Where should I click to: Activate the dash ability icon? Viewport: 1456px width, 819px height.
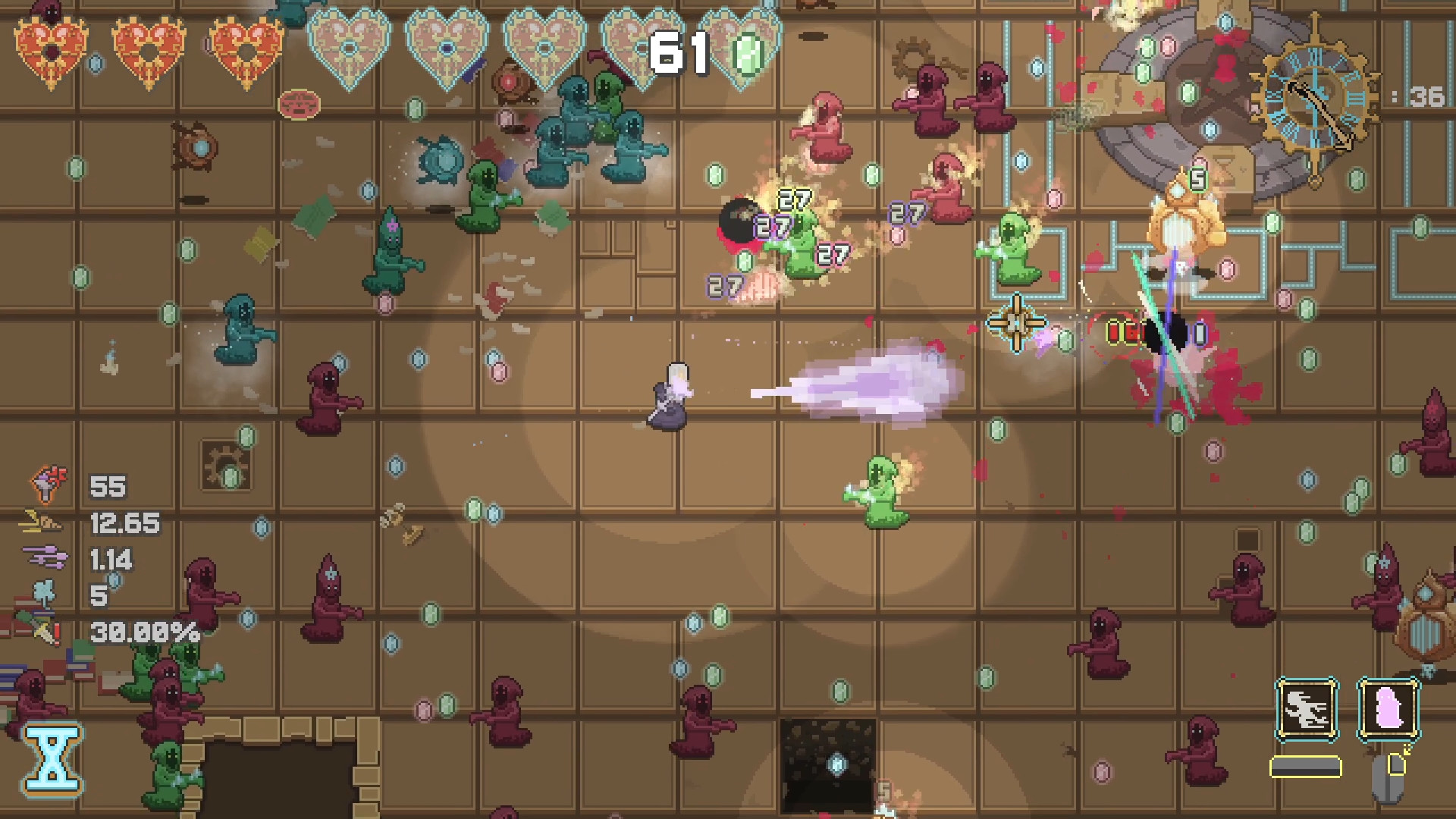pos(1307,710)
